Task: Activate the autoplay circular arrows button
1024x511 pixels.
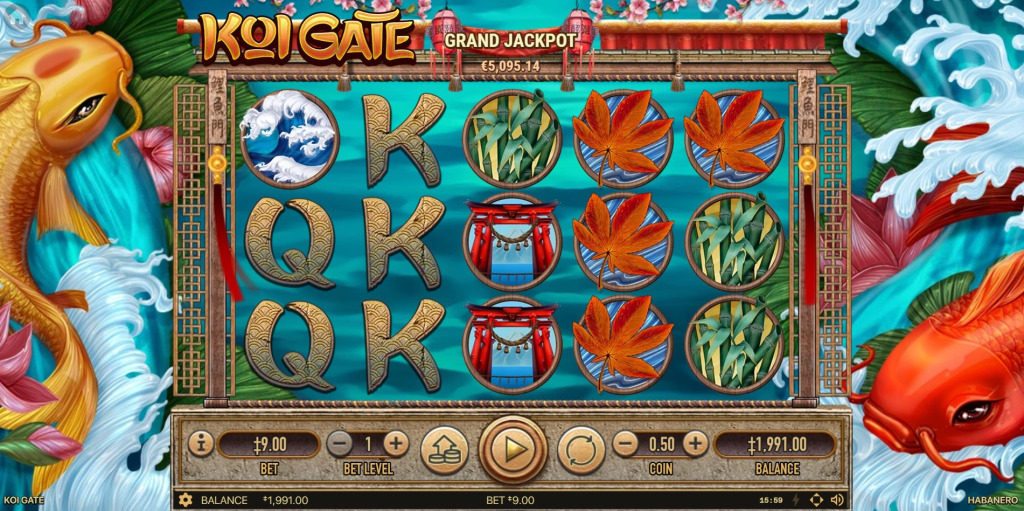Action: click(581, 449)
